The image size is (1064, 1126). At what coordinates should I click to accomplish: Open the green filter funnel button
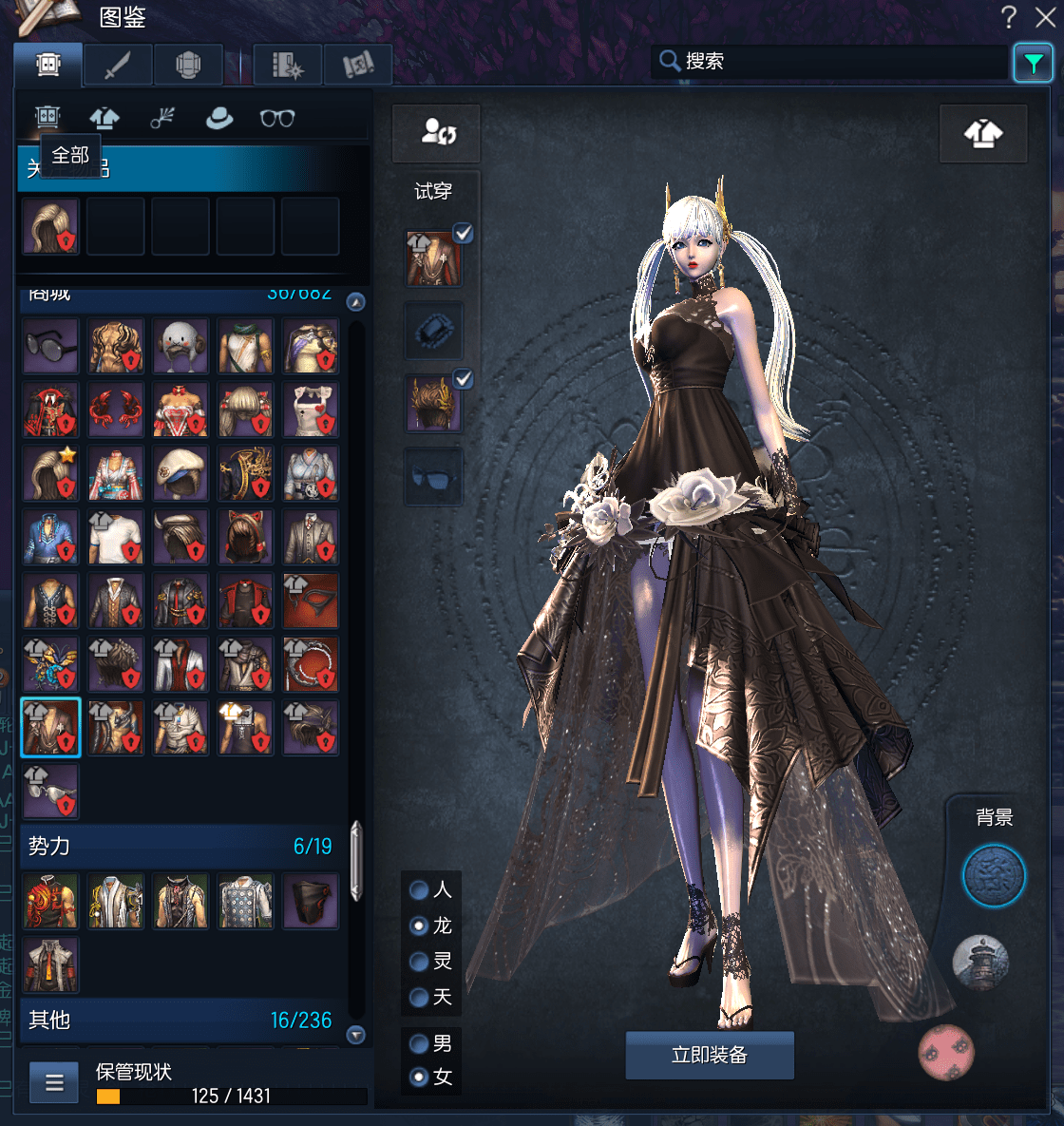tap(1033, 64)
